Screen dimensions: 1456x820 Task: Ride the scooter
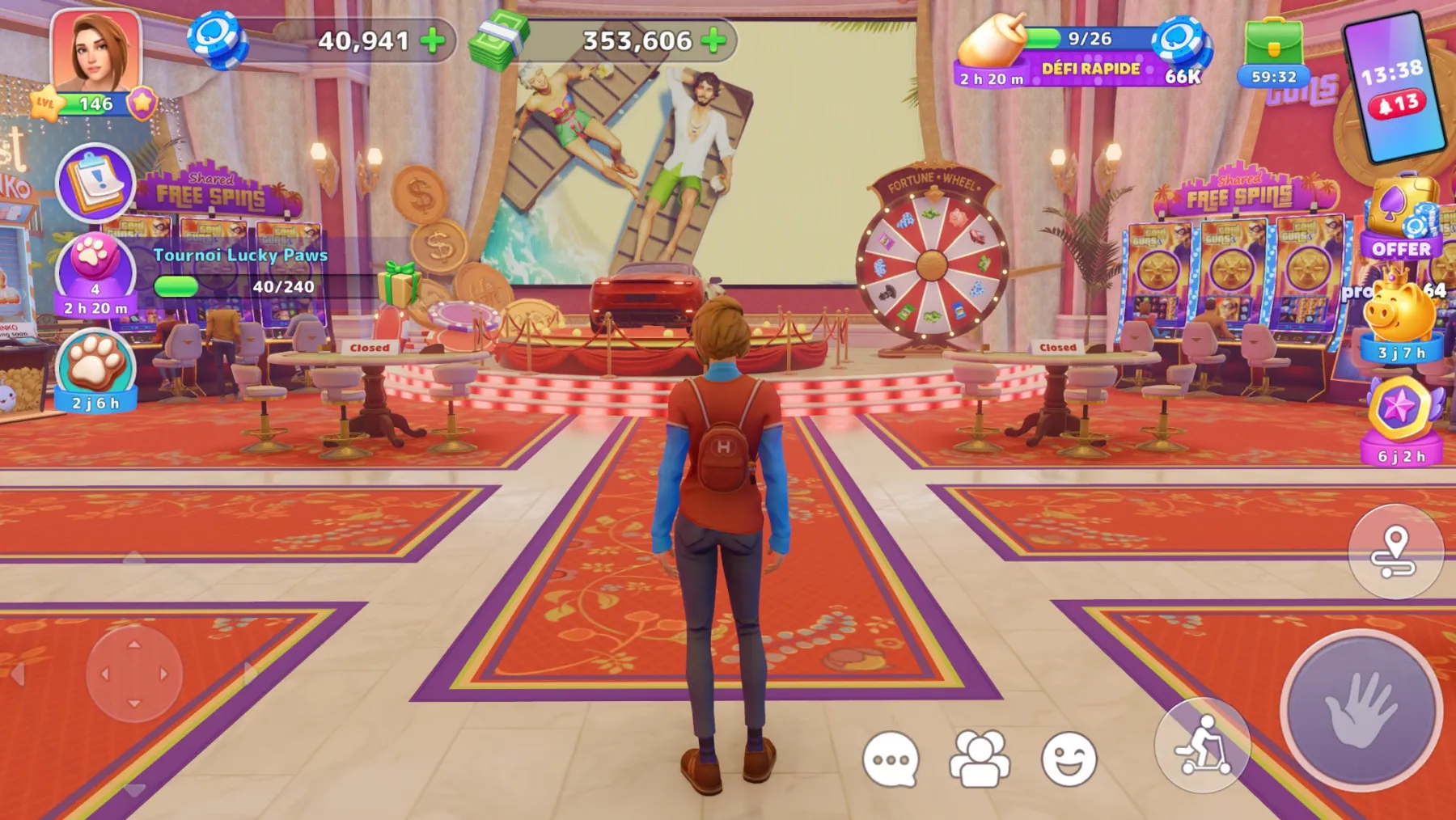click(x=1203, y=745)
